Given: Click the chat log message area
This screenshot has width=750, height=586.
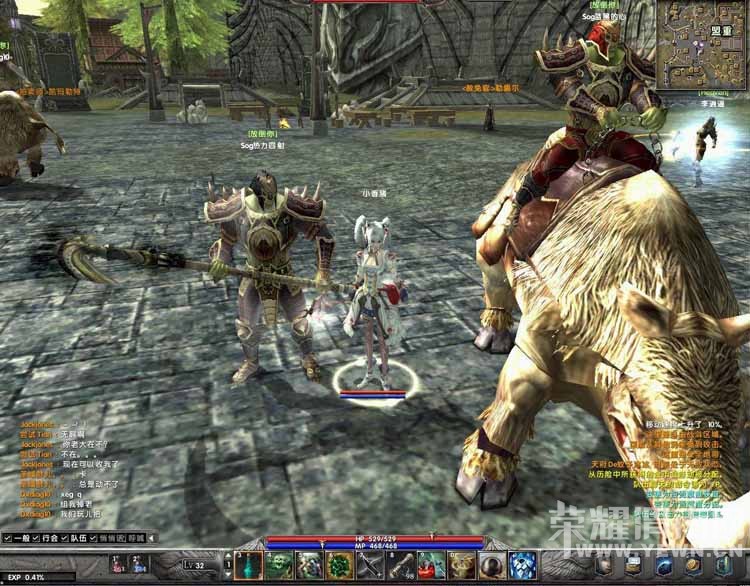Looking at the screenshot, I should (70, 470).
